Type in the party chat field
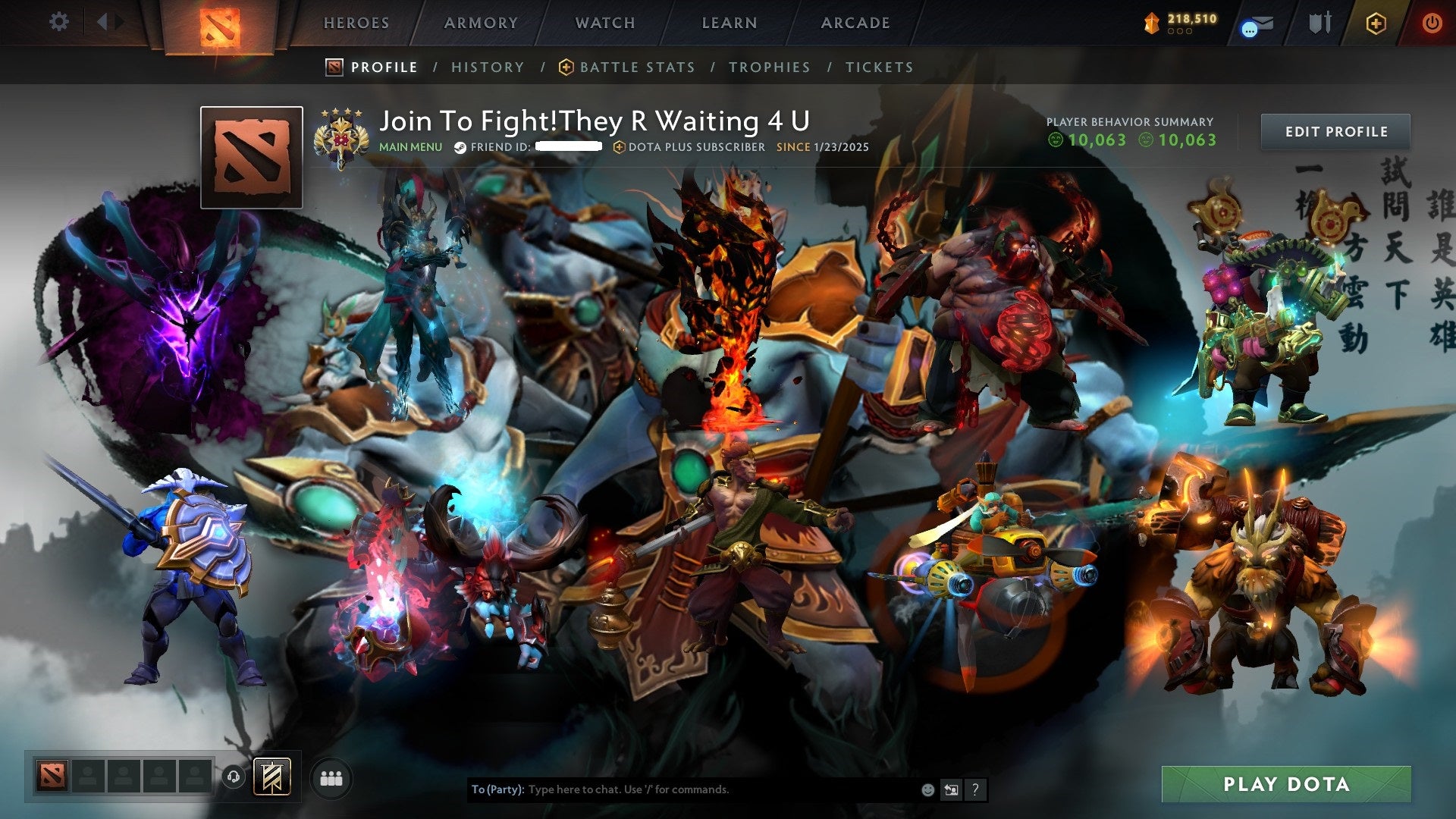Viewport: 1456px width, 819px height. click(682, 789)
